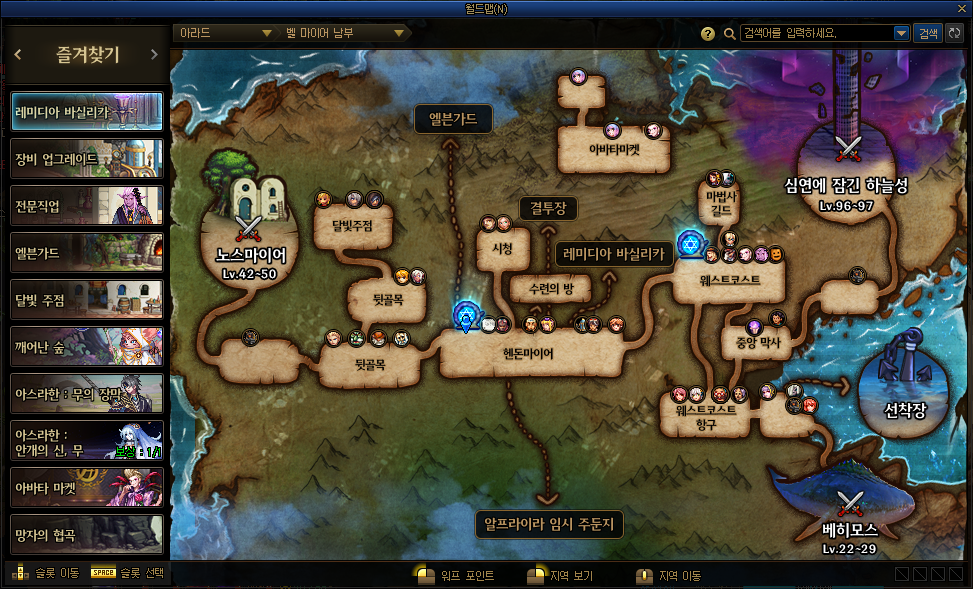Select the 망자의 협곡 favorite
The width and height of the screenshot is (973, 589).
click(x=86, y=534)
